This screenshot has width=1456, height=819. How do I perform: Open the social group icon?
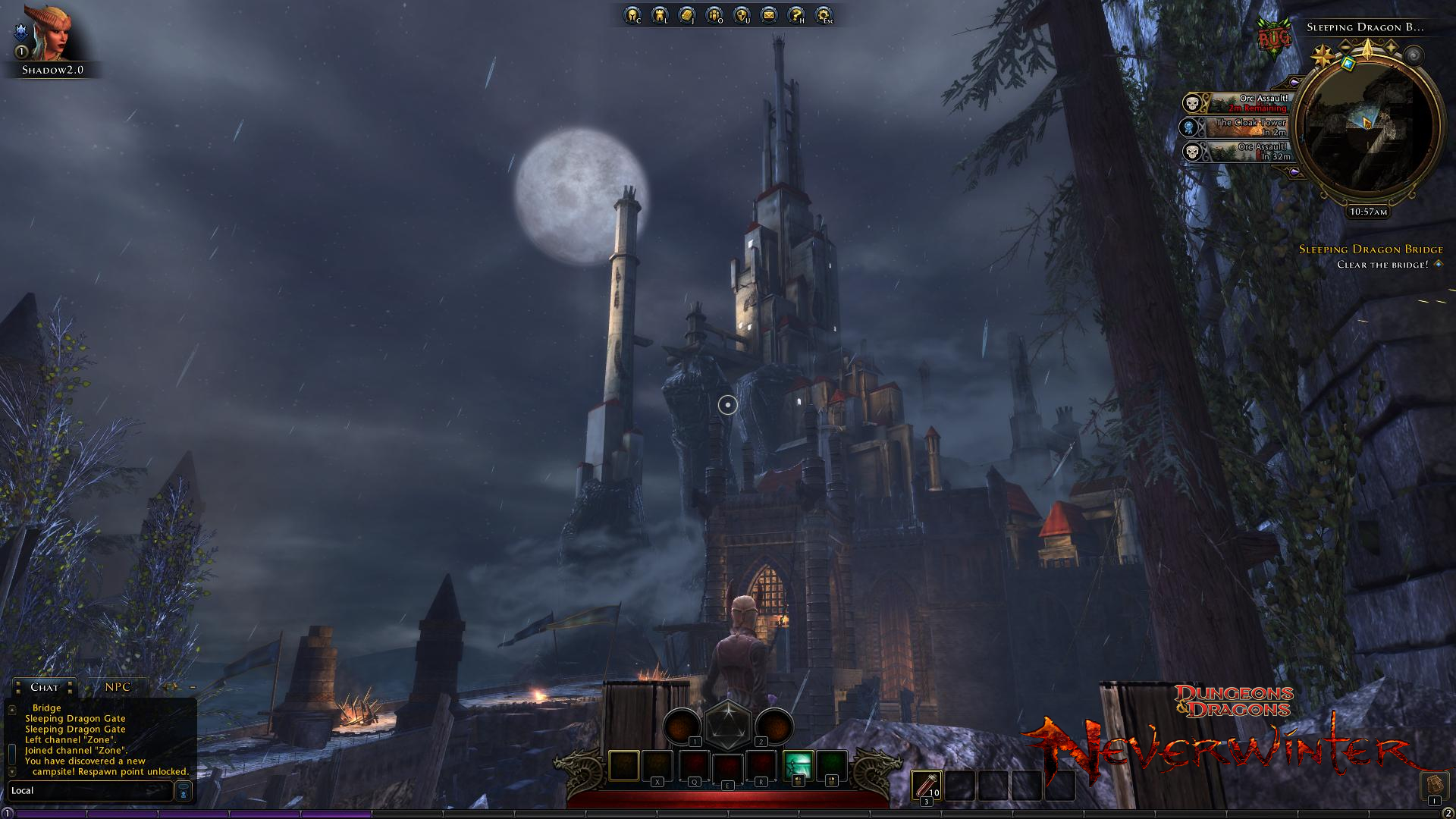(714, 14)
